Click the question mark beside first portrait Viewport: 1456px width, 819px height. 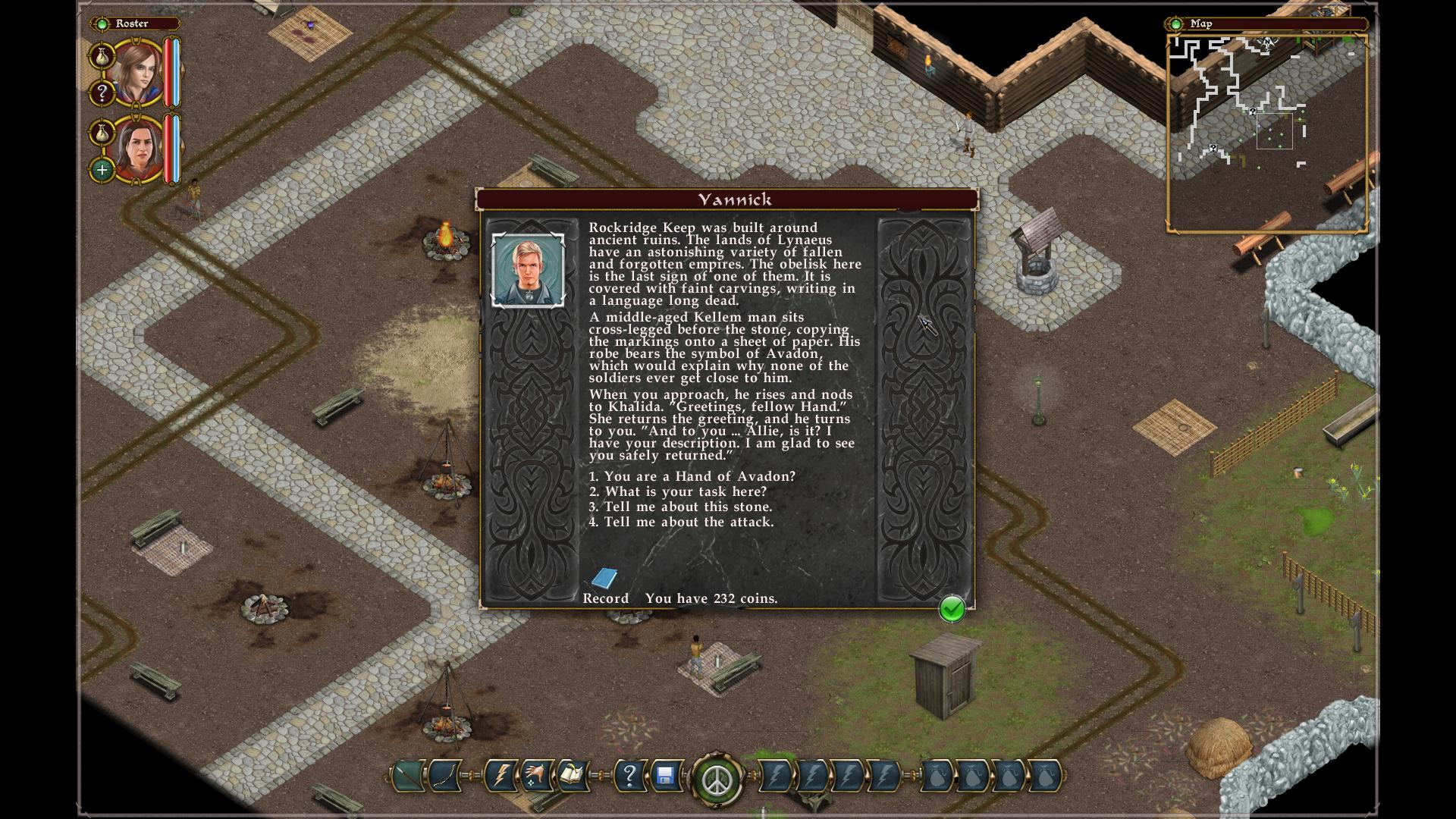(102, 93)
